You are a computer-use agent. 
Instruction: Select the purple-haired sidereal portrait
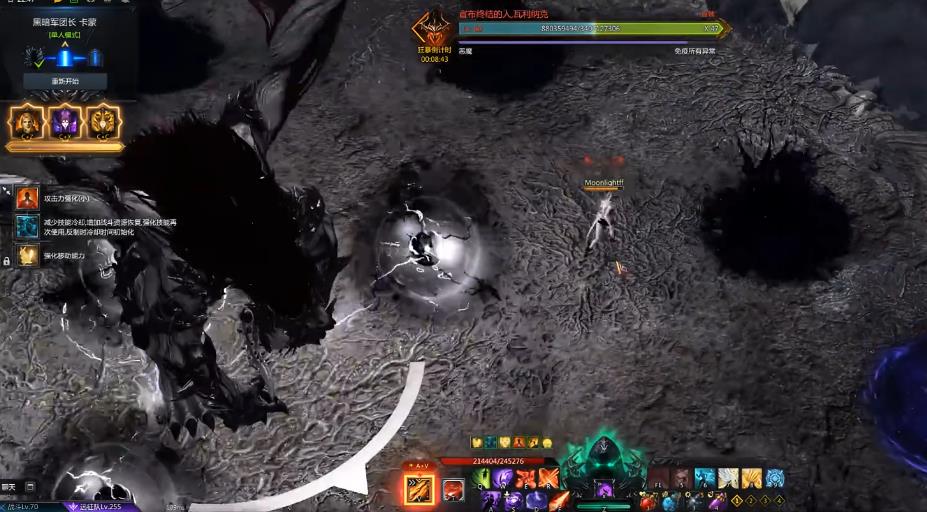pos(64,122)
